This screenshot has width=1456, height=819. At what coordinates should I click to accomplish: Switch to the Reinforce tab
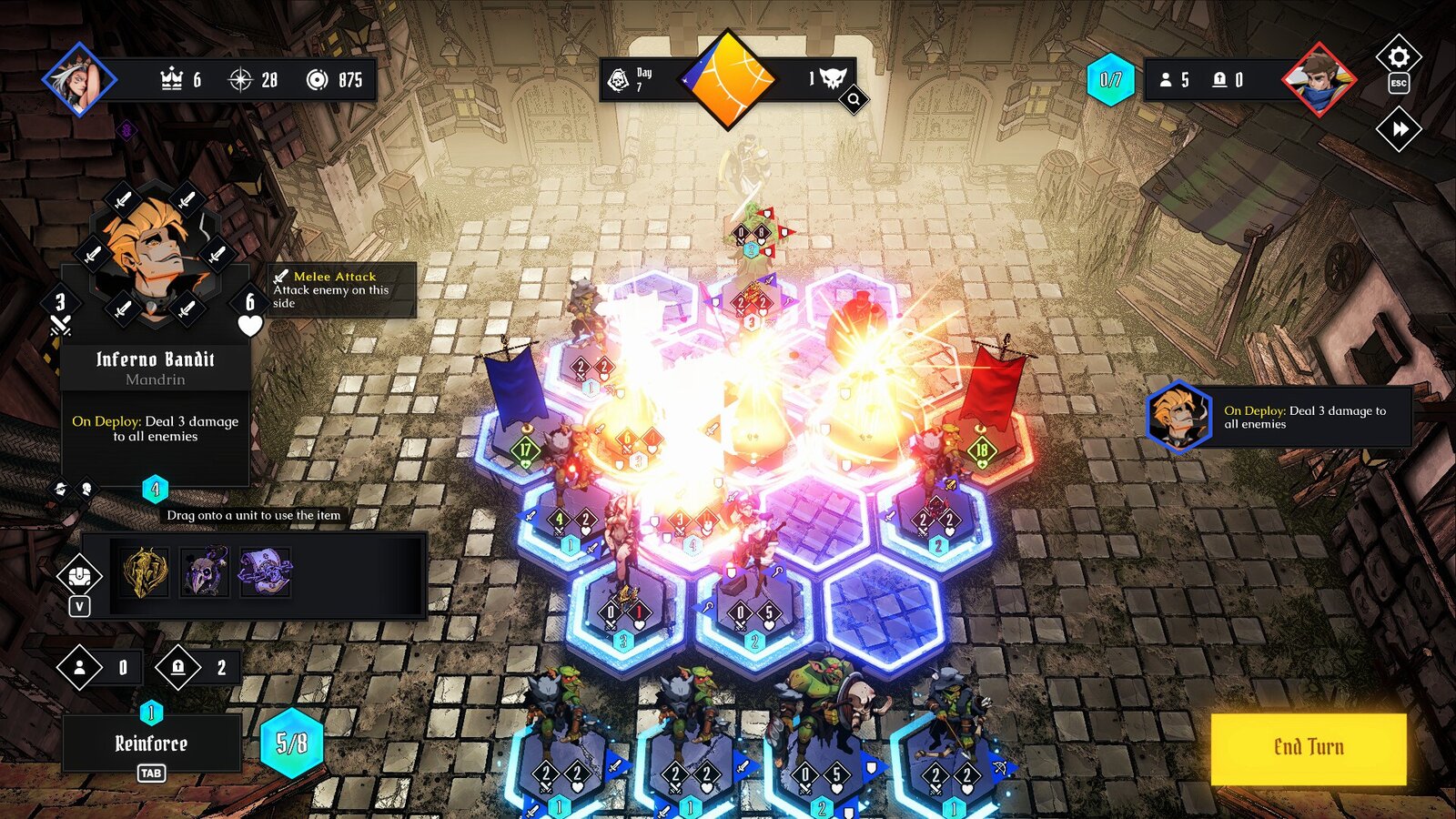click(x=153, y=743)
